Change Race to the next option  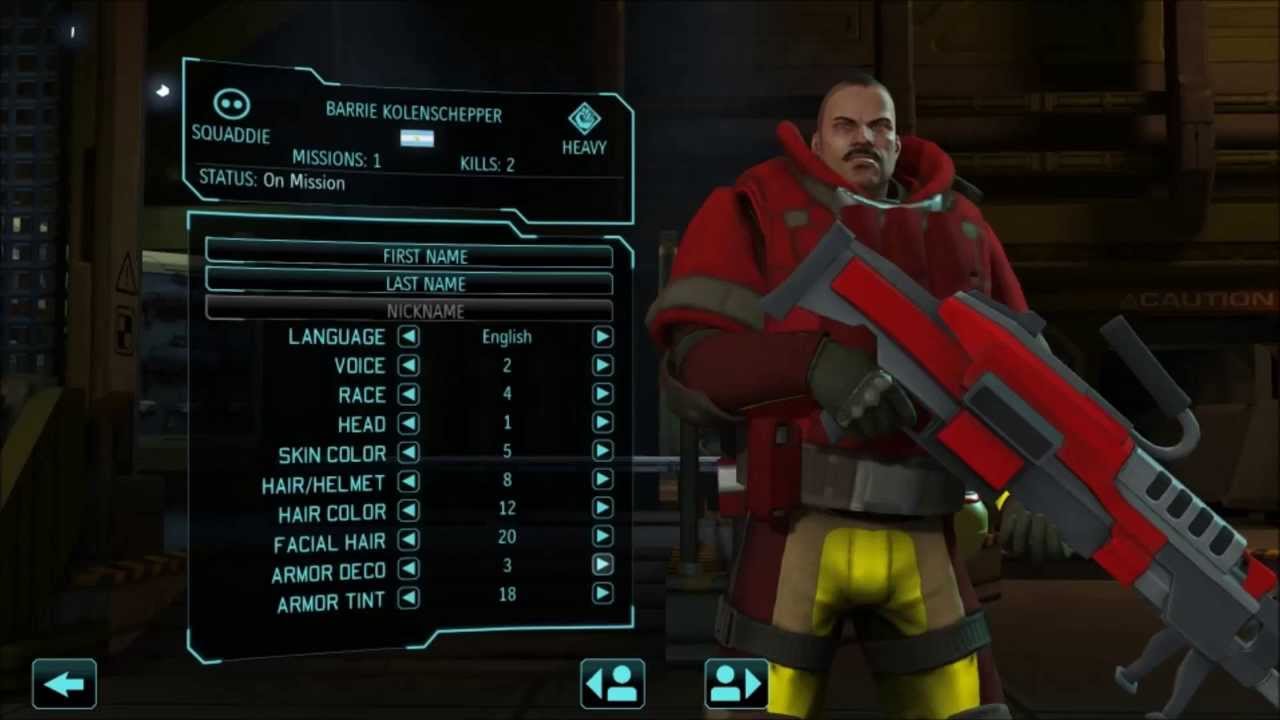[x=602, y=394]
